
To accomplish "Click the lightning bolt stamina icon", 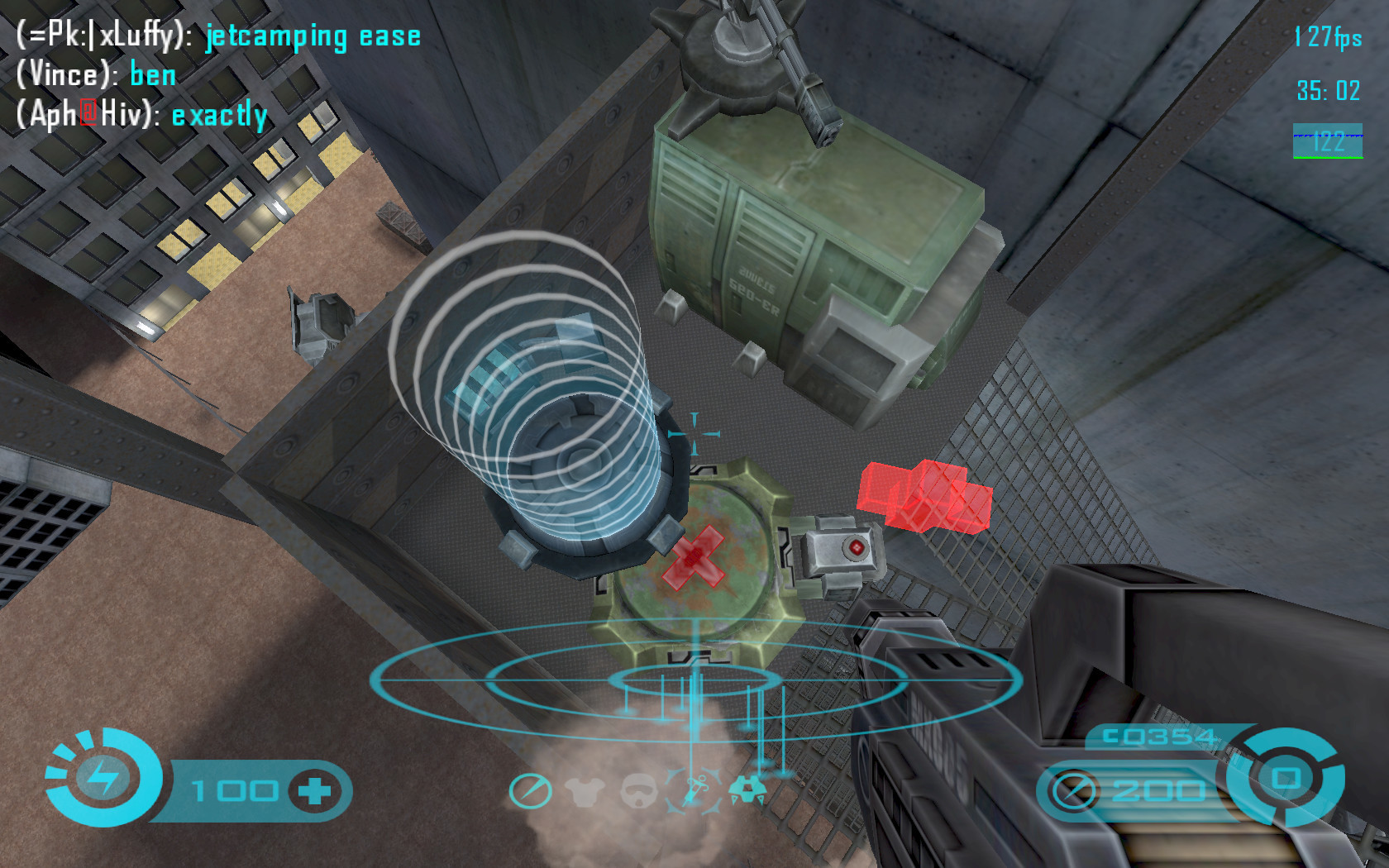I will (x=103, y=777).
